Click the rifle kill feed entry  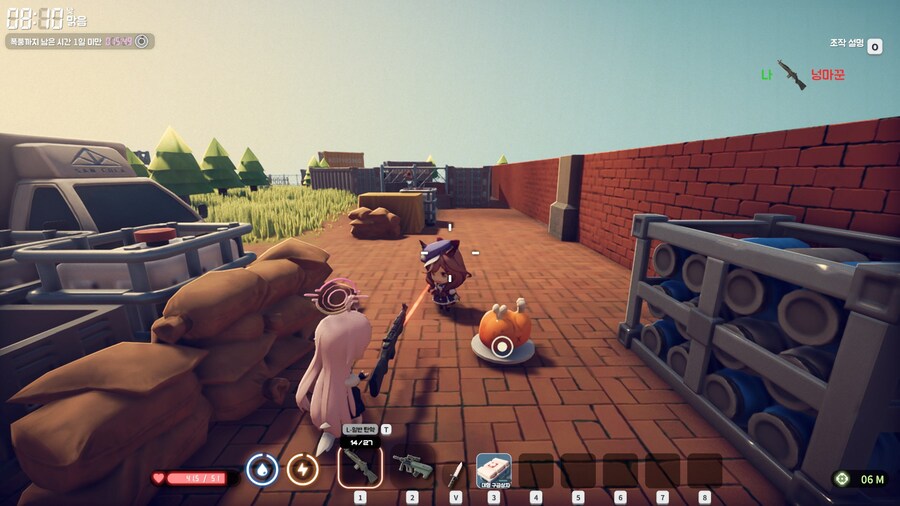click(790, 75)
